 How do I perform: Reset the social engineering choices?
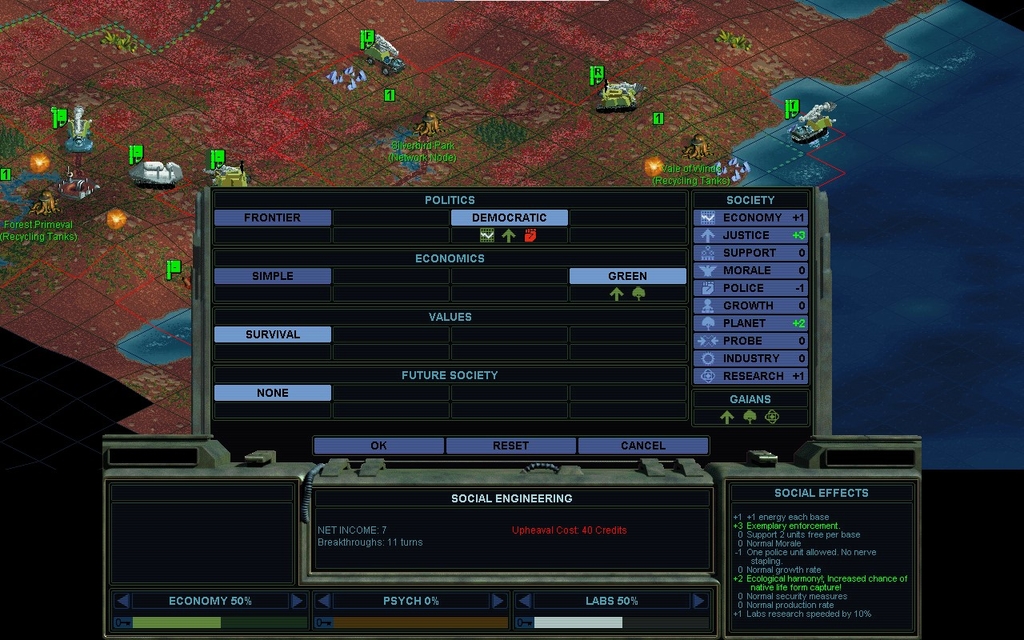point(510,446)
